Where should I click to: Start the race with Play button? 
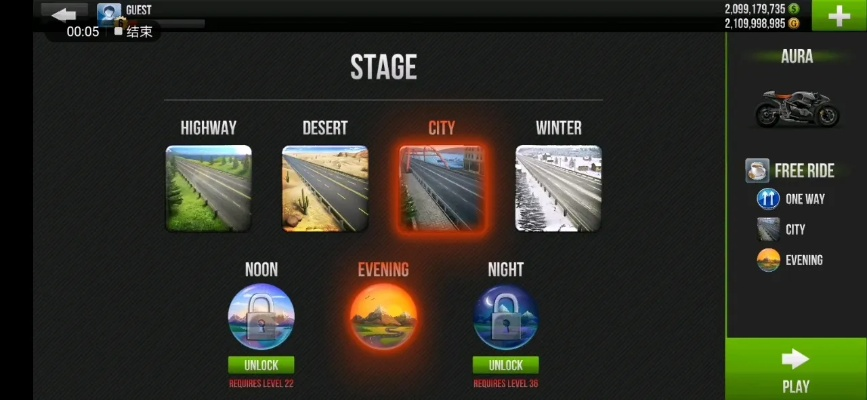pos(796,369)
